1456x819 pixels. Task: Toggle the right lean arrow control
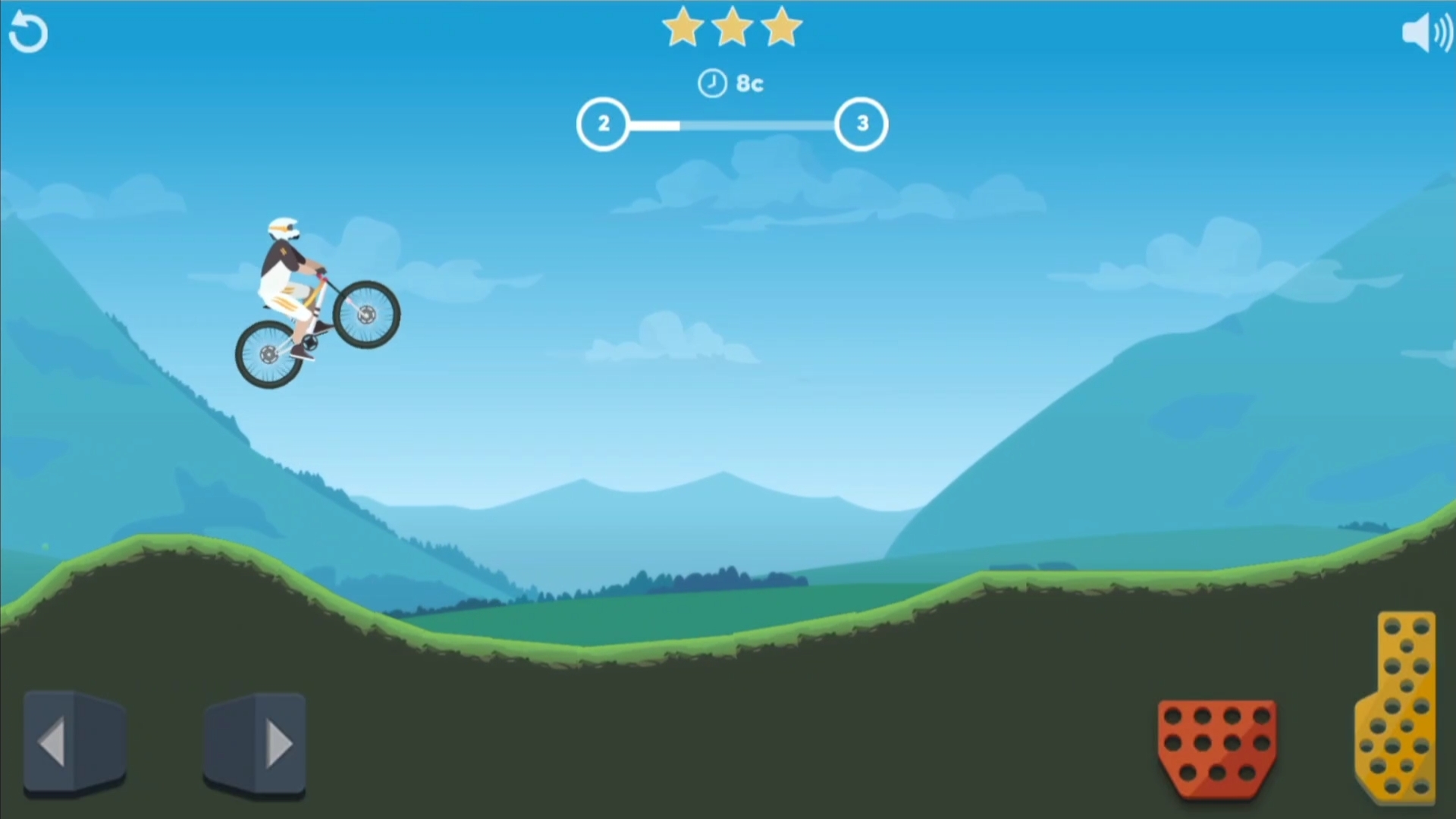point(256,742)
